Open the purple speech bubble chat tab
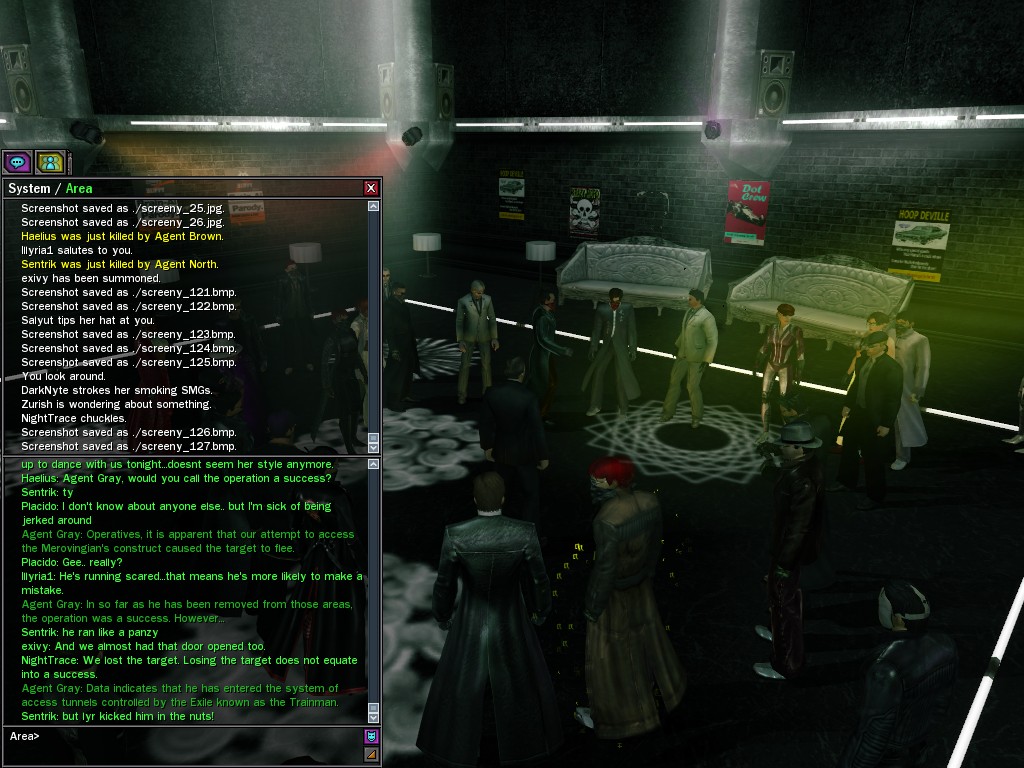1024x768 pixels. (17, 162)
